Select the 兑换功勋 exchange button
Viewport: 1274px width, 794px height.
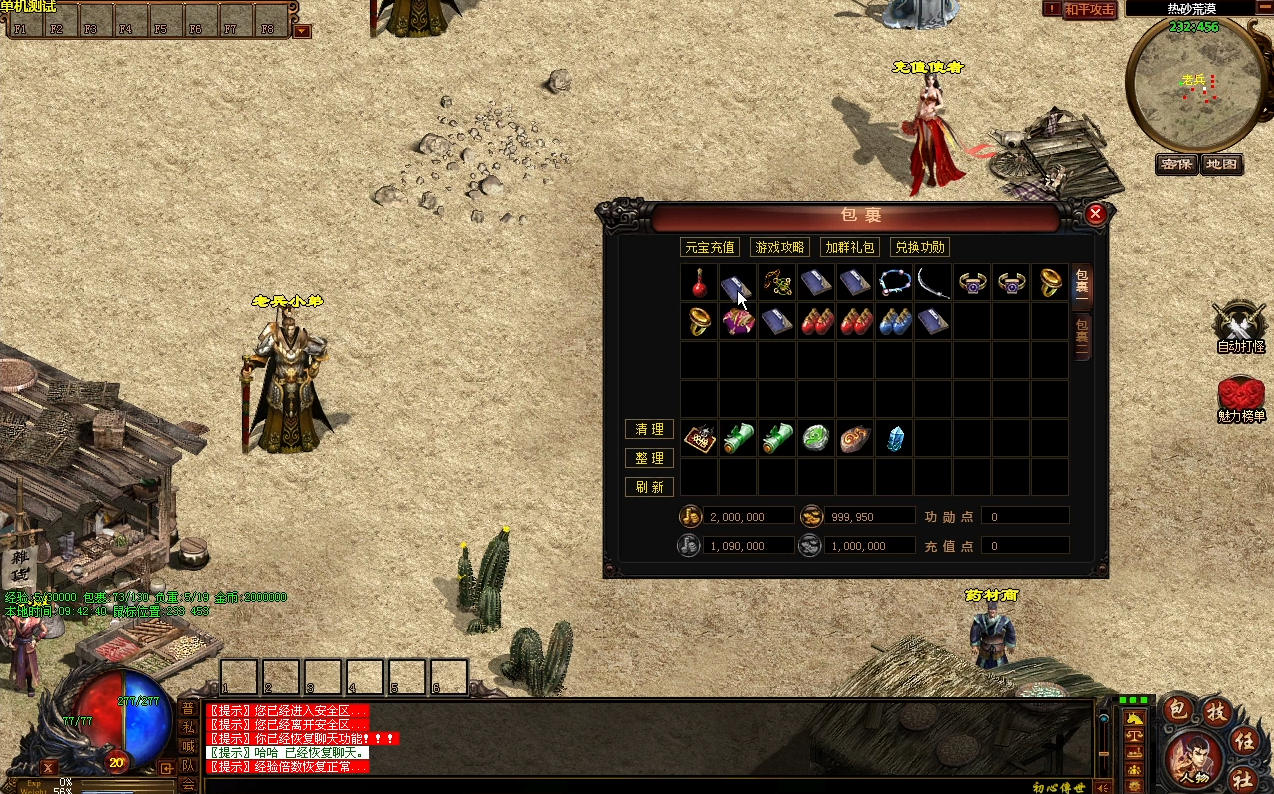[x=920, y=247]
